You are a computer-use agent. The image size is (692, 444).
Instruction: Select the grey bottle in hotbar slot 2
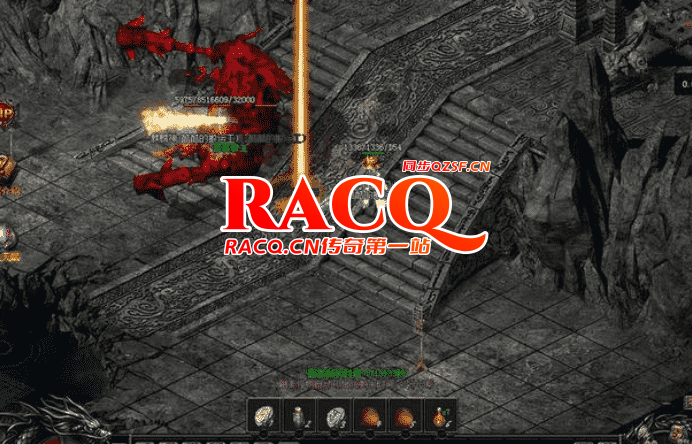[x=298, y=416]
